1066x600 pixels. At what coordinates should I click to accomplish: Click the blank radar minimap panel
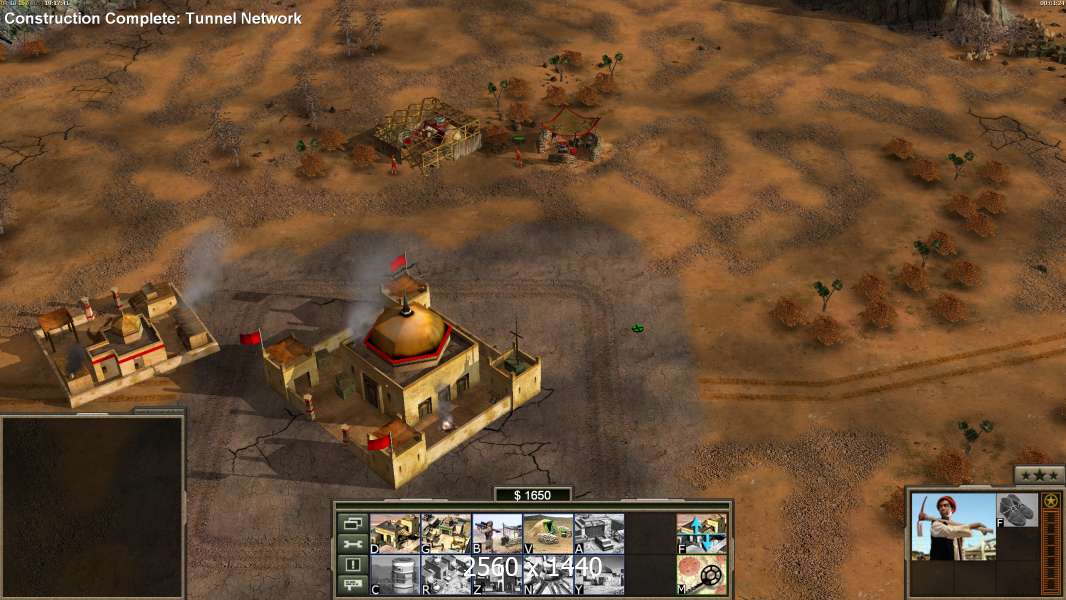pos(92,506)
